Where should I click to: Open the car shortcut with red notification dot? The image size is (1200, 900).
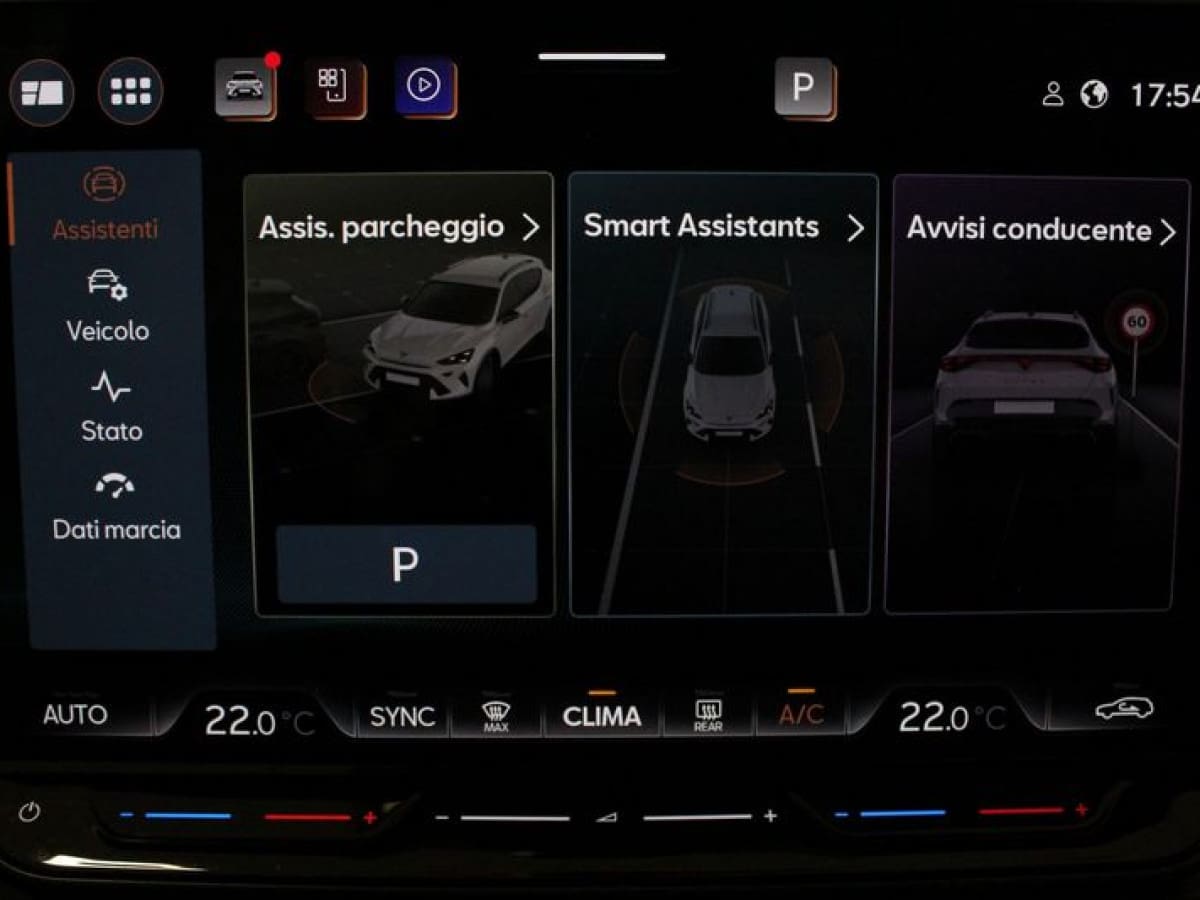point(245,87)
